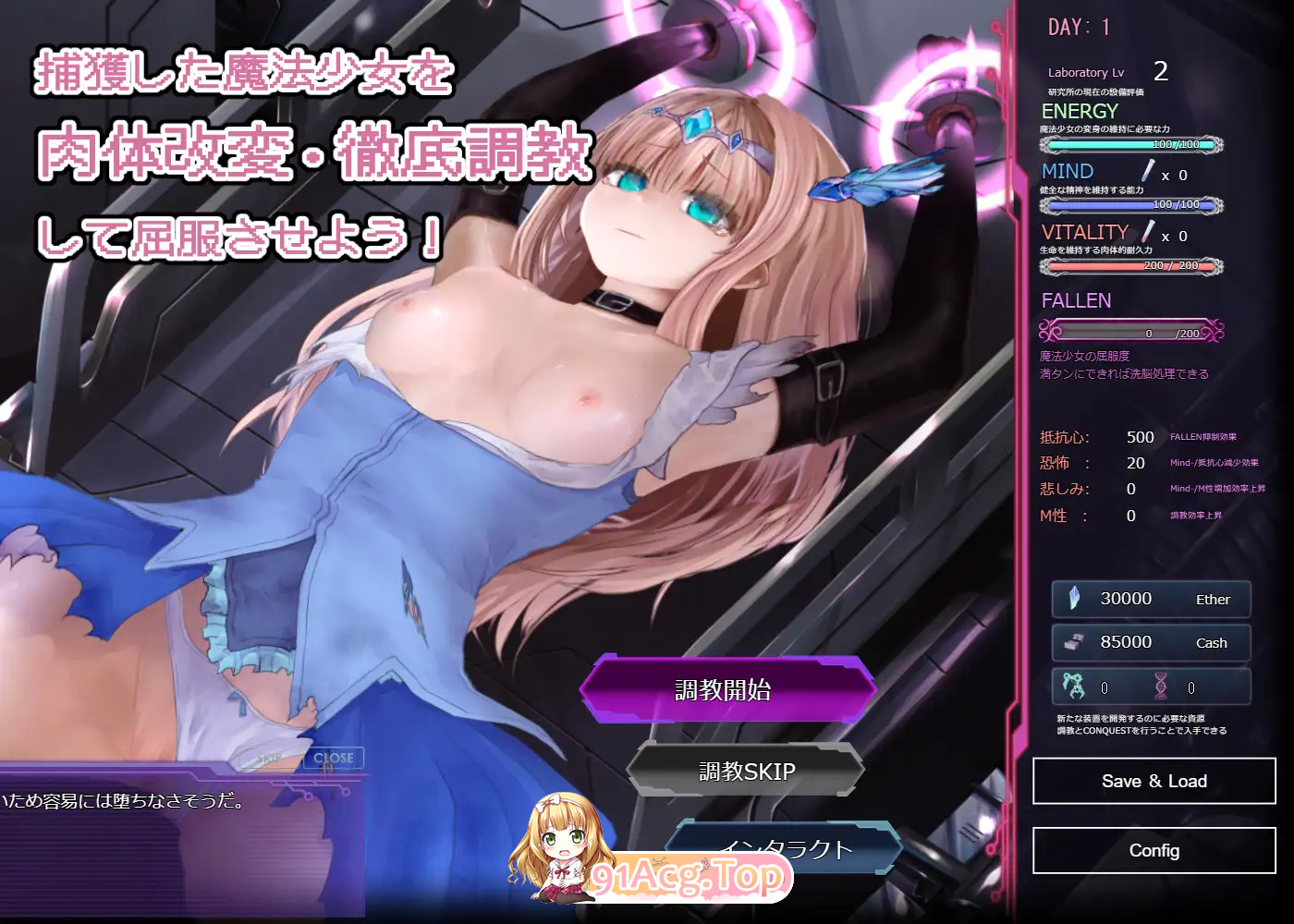
Task: Click the インタラクト interact button
Action: [784, 846]
